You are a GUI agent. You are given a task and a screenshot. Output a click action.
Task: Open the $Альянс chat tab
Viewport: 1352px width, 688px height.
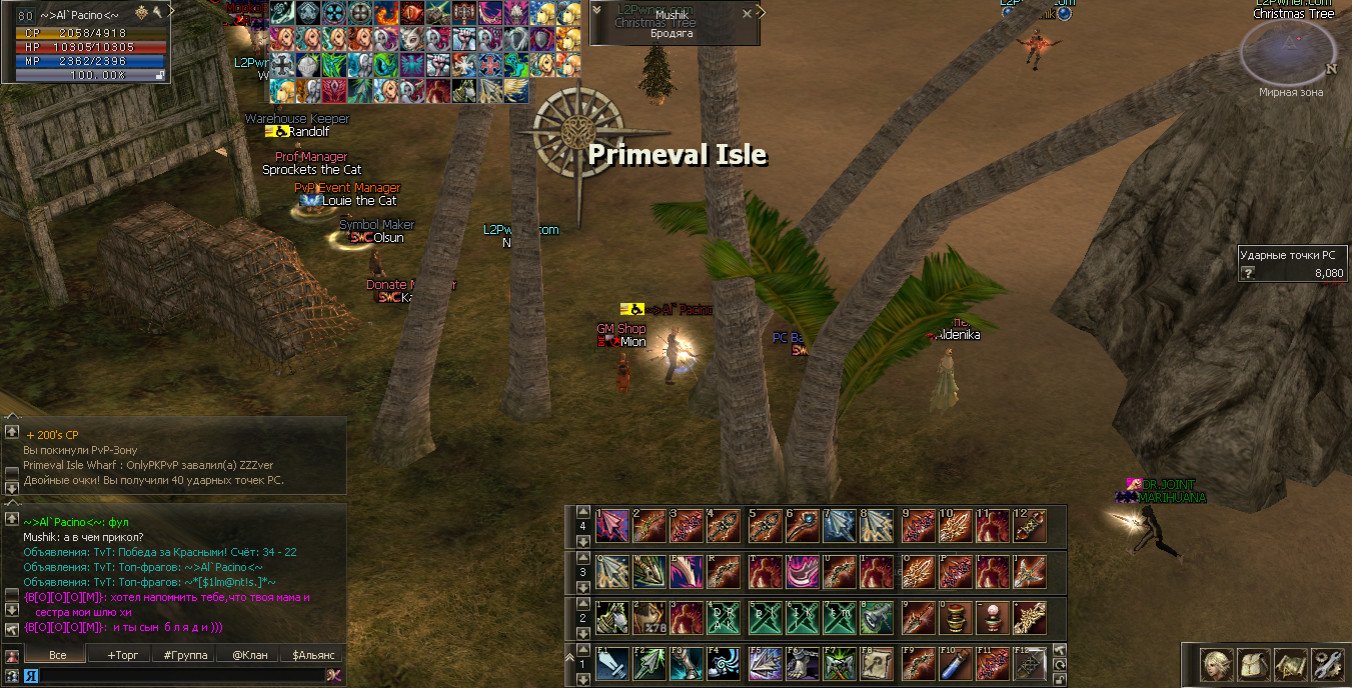coord(312,655)
